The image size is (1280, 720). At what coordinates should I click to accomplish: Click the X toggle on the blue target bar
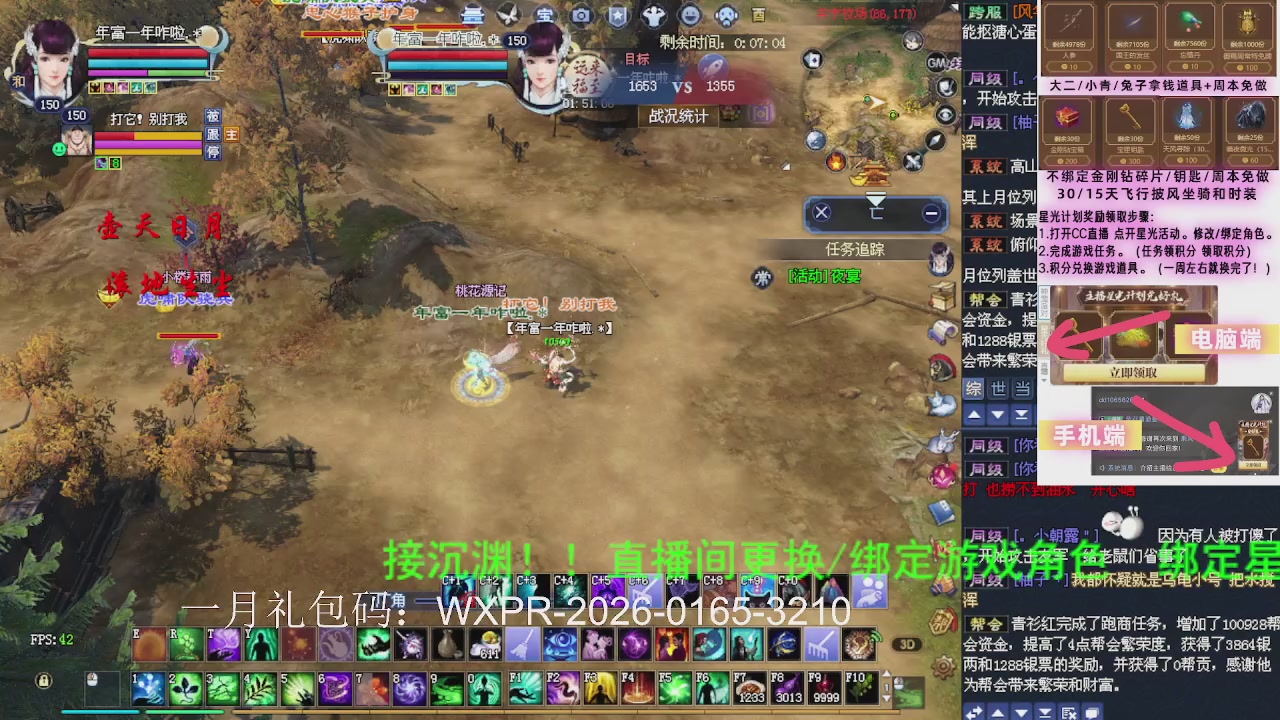(821, 213)
